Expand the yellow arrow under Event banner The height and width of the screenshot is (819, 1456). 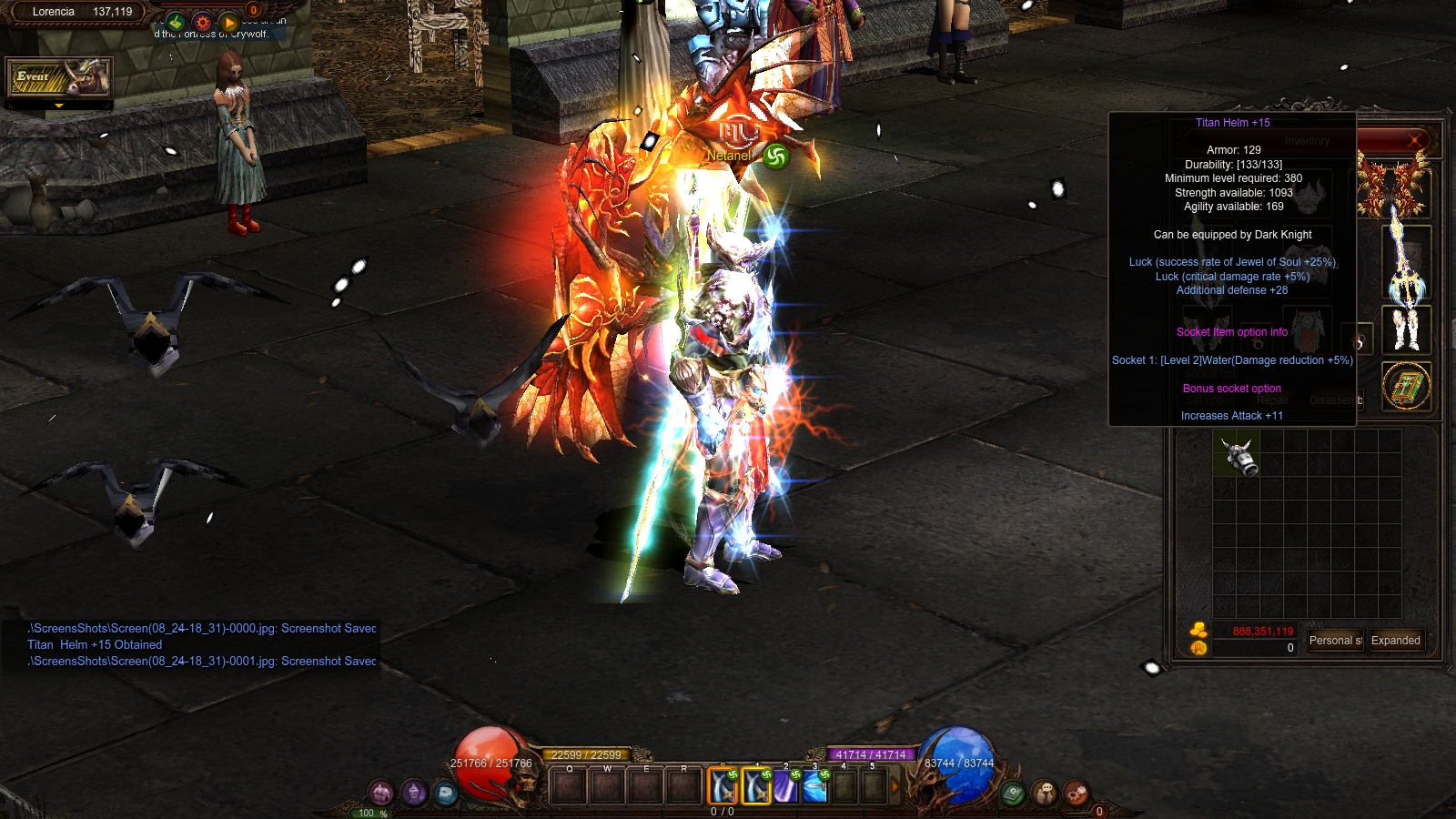(59, 106)
